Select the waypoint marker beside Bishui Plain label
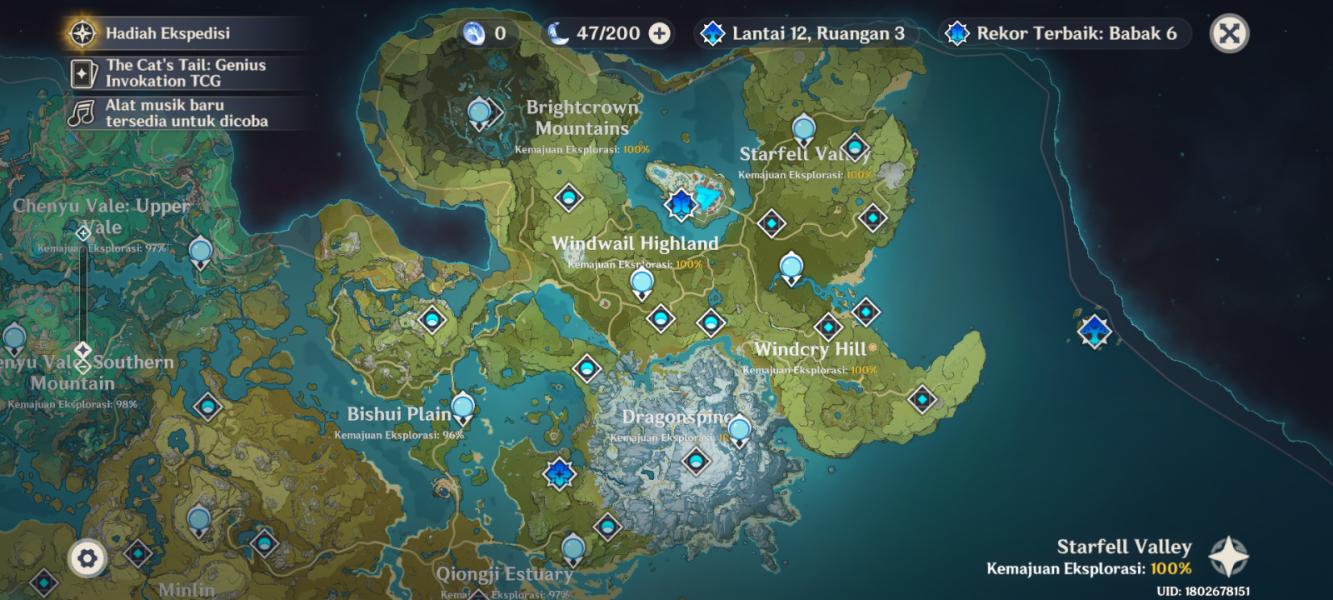 click(462, 408)
